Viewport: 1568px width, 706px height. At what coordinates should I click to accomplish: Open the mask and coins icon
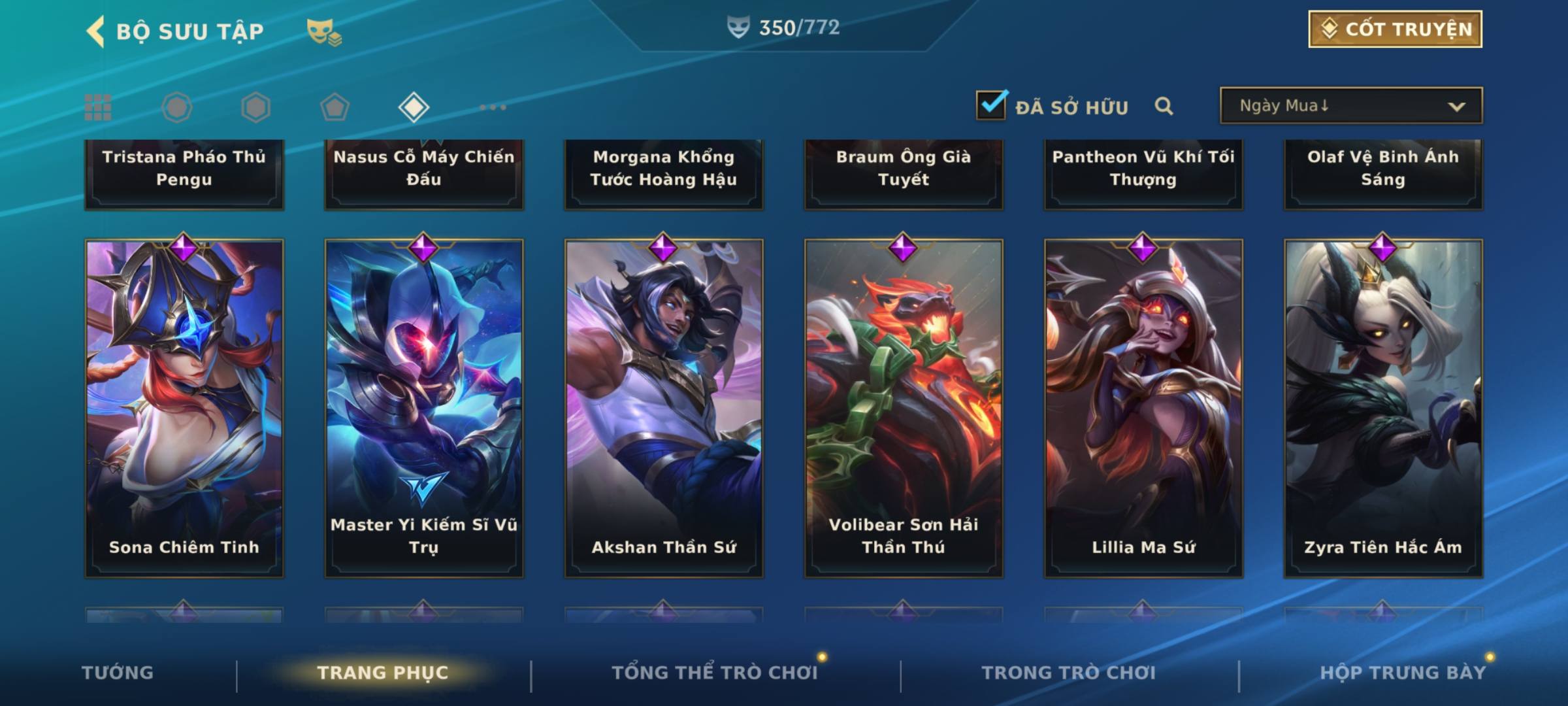(324, 31)
